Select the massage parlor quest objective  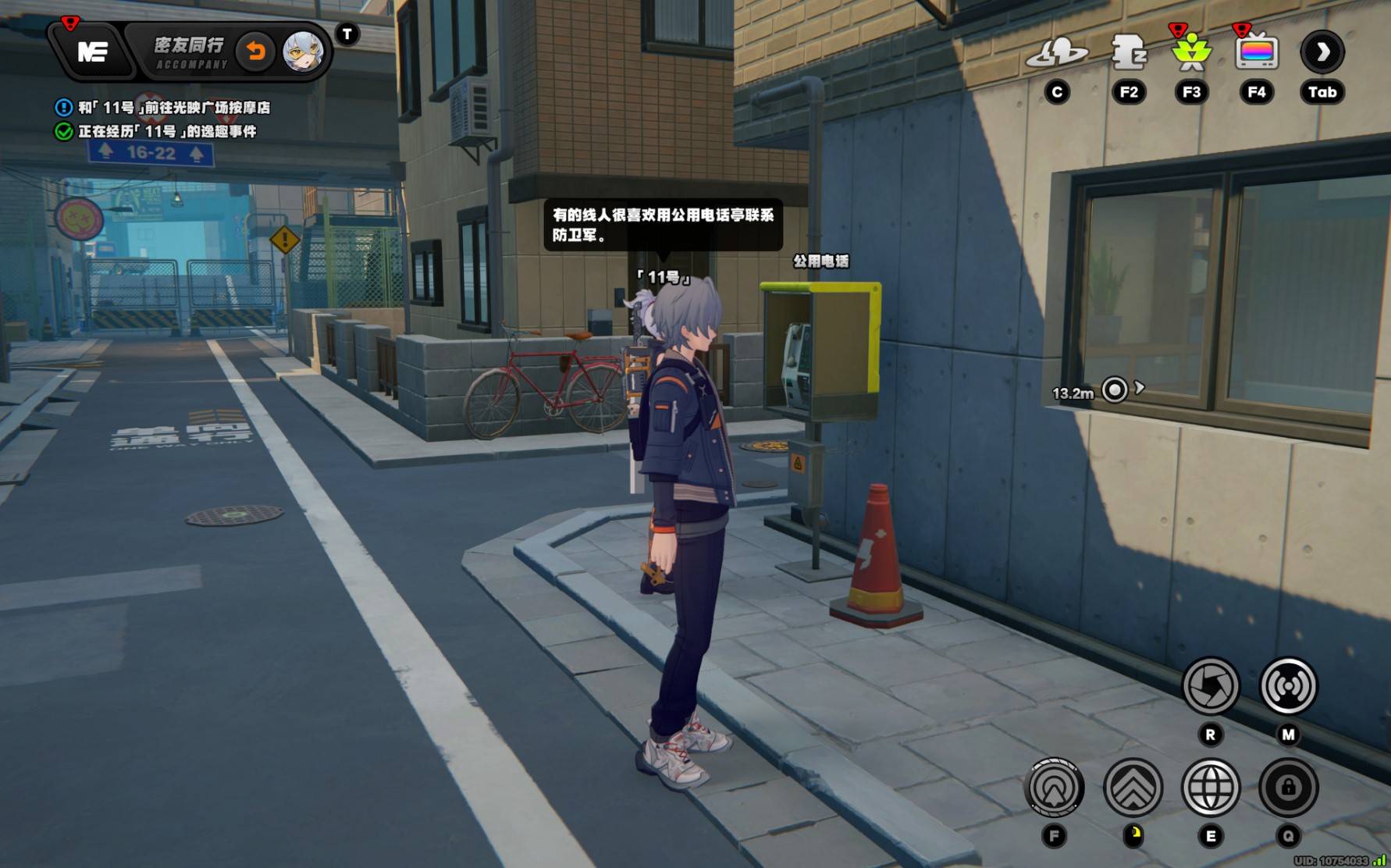[x=173, y=108]
